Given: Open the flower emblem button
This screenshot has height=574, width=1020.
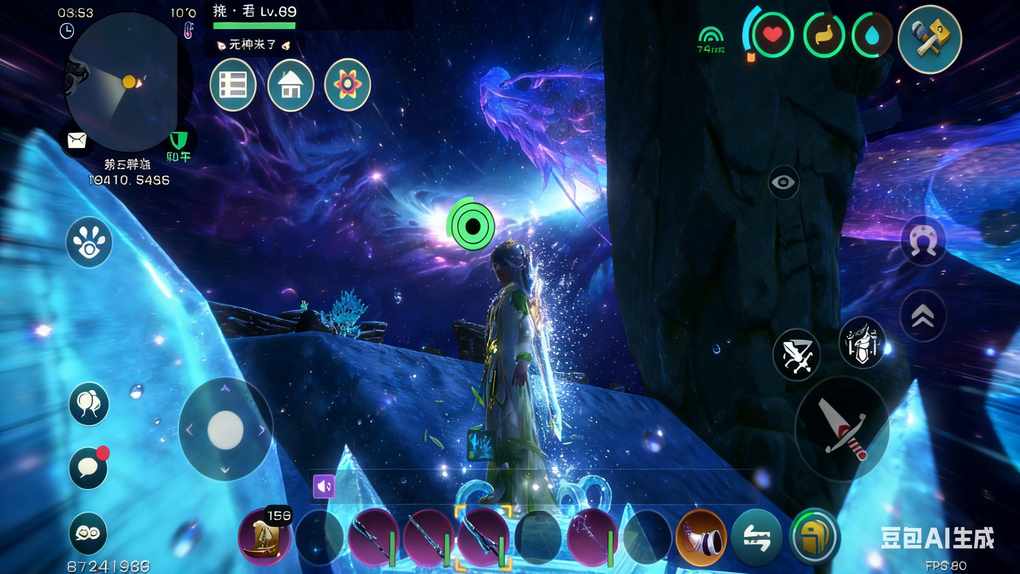Looking at the screenshot, I should (347, 85).
